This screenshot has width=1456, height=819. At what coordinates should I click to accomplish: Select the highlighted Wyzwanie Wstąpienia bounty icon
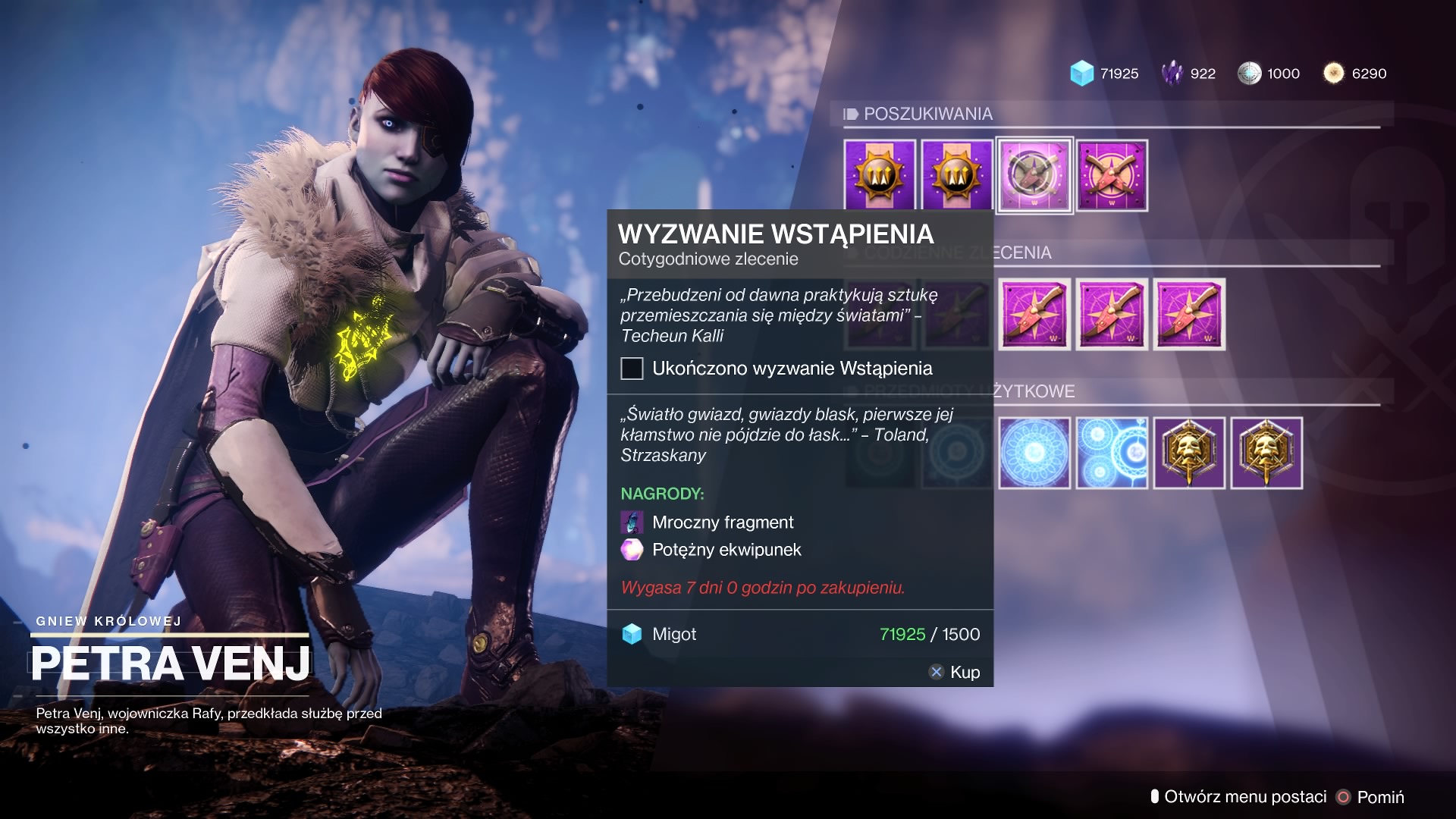coord(1034,175)
